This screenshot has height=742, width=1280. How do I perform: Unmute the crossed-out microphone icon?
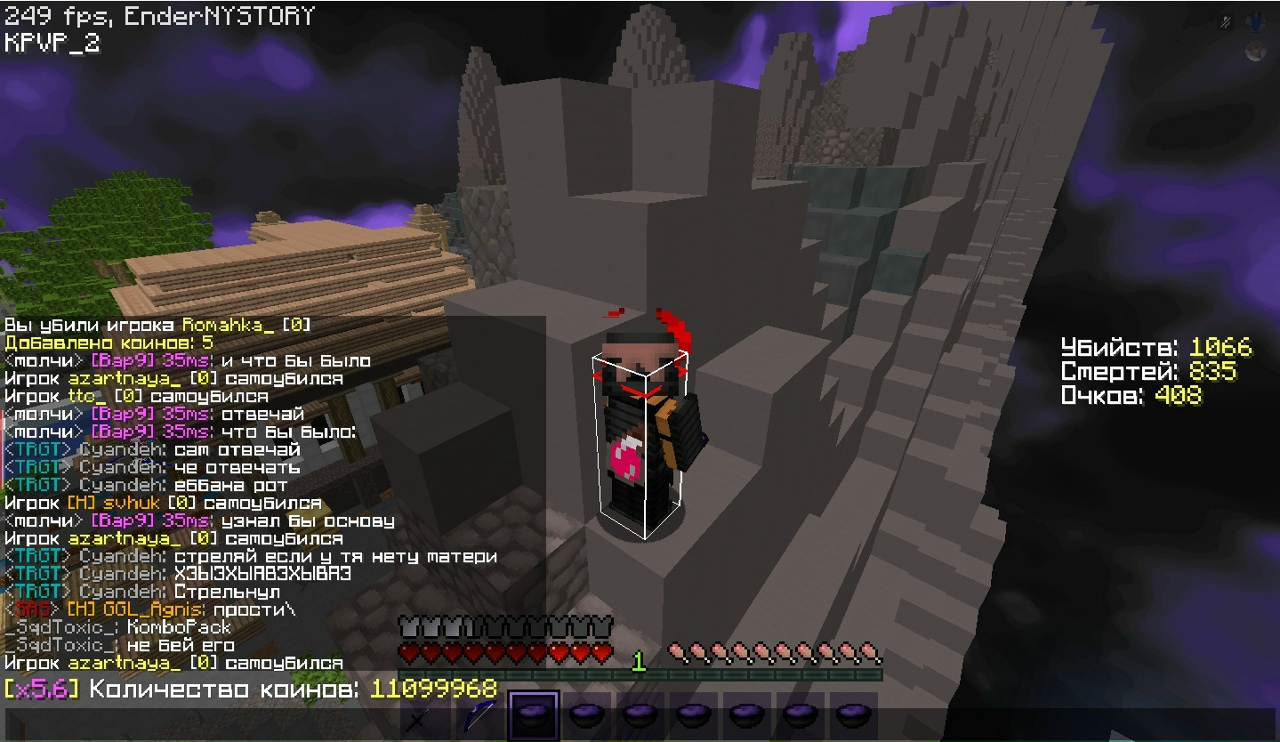coord(1225,22)
